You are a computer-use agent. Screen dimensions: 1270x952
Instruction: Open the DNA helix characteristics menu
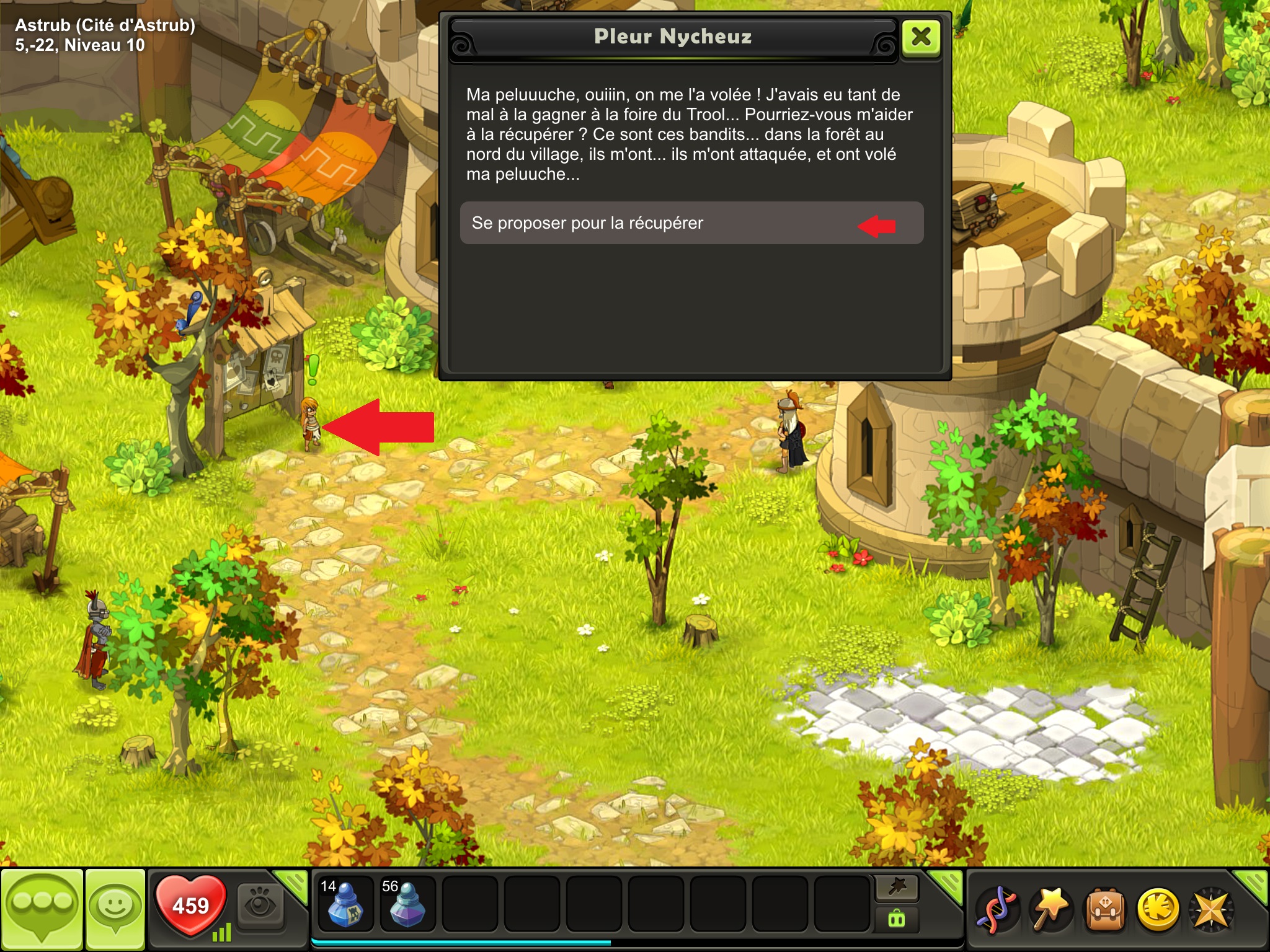996,910
